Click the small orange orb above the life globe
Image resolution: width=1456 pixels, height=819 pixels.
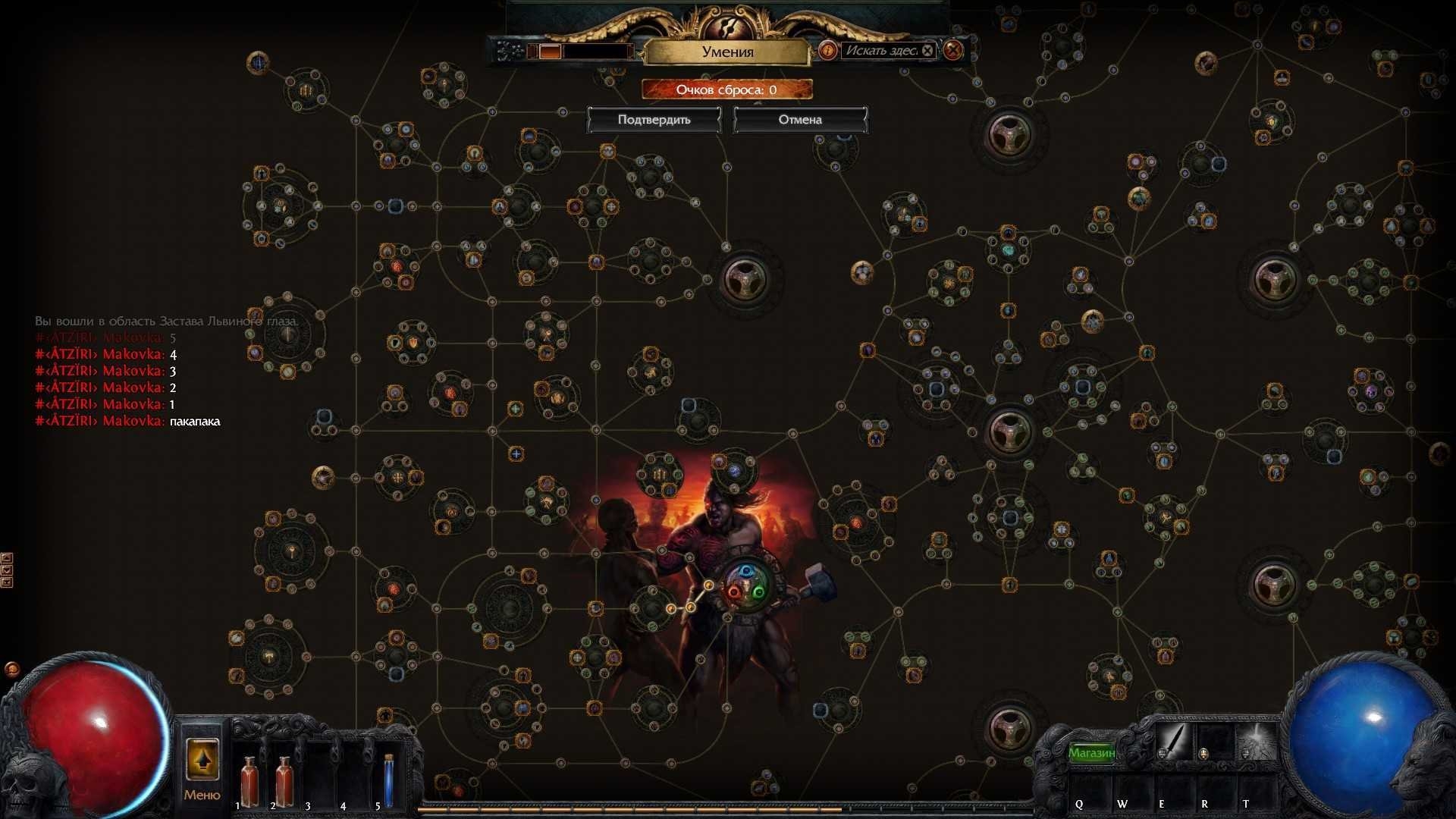(12, 669)
